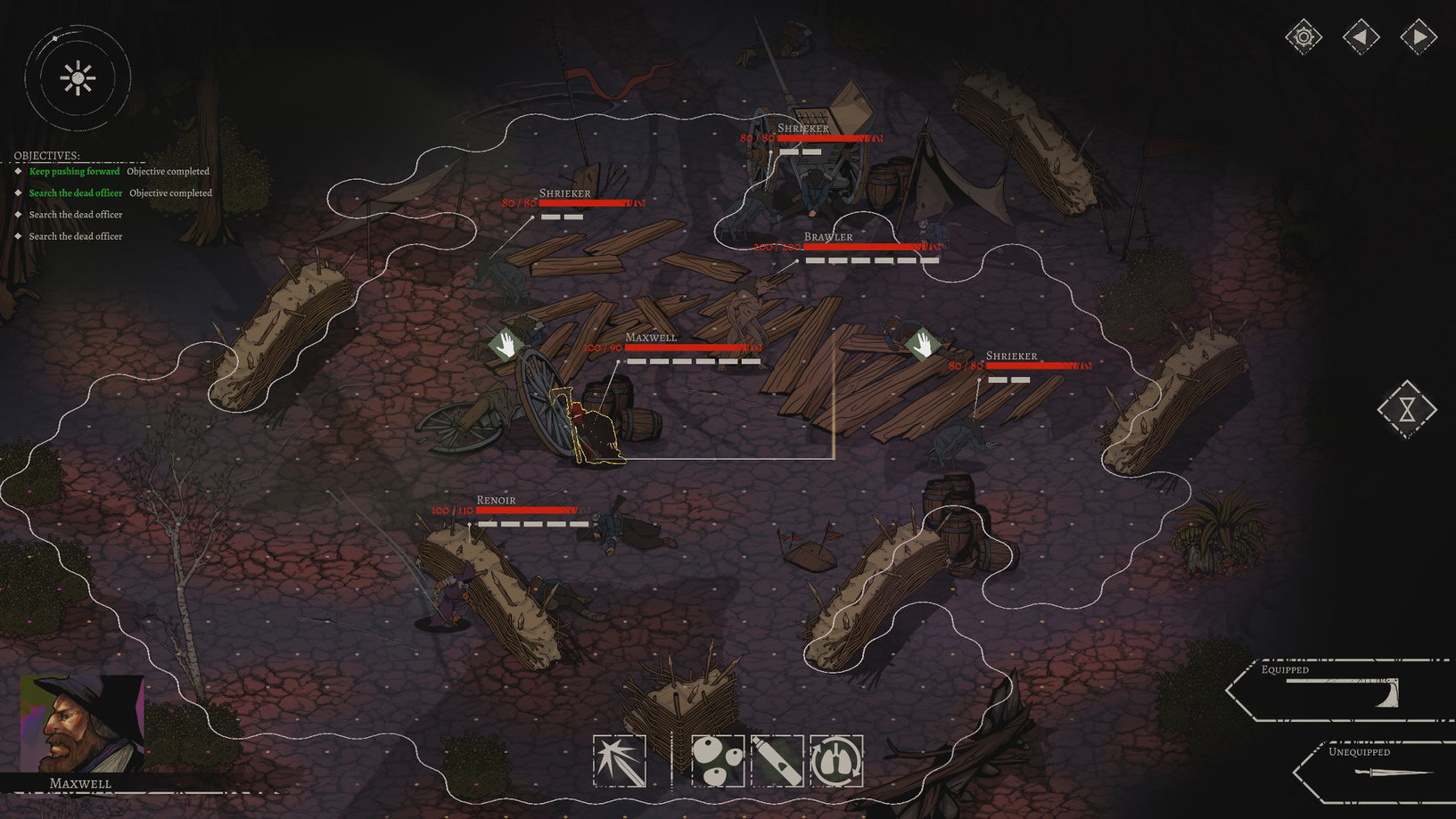The width and height of the screenshot is (1456, 819).
Task: Use the three-pellets shot ability
Action: 718,761
